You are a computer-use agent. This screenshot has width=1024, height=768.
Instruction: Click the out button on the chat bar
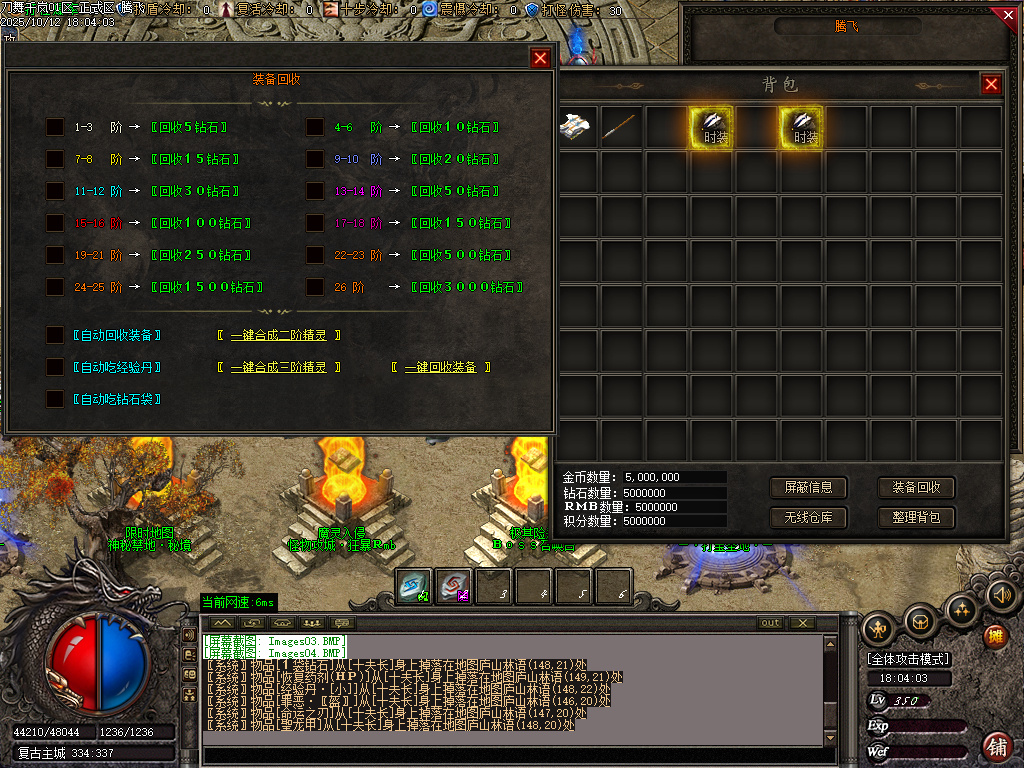(x=770, y=623)
